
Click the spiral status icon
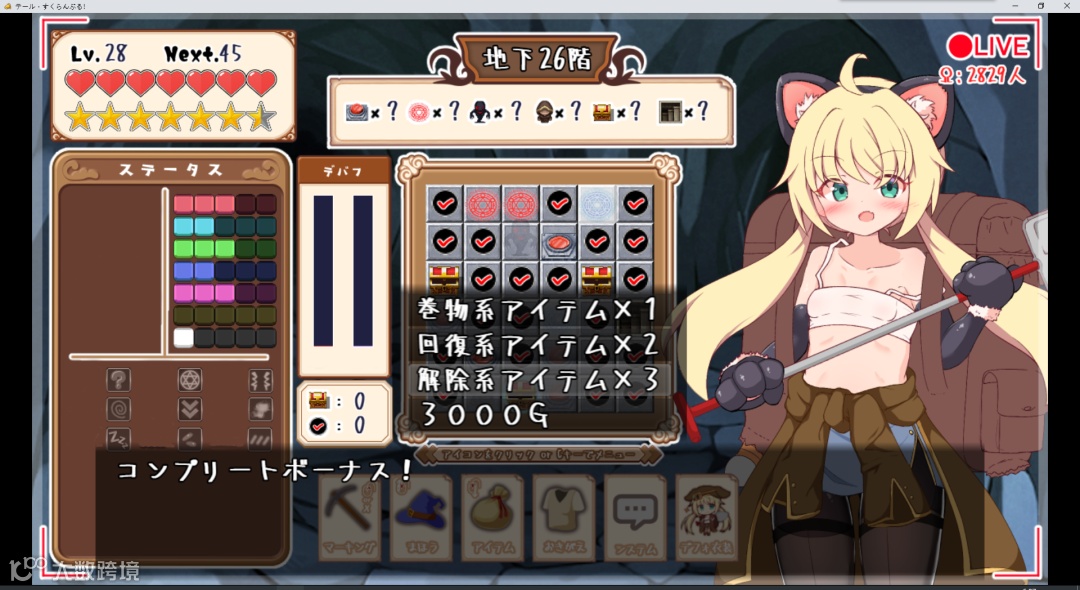click(119, 409)
